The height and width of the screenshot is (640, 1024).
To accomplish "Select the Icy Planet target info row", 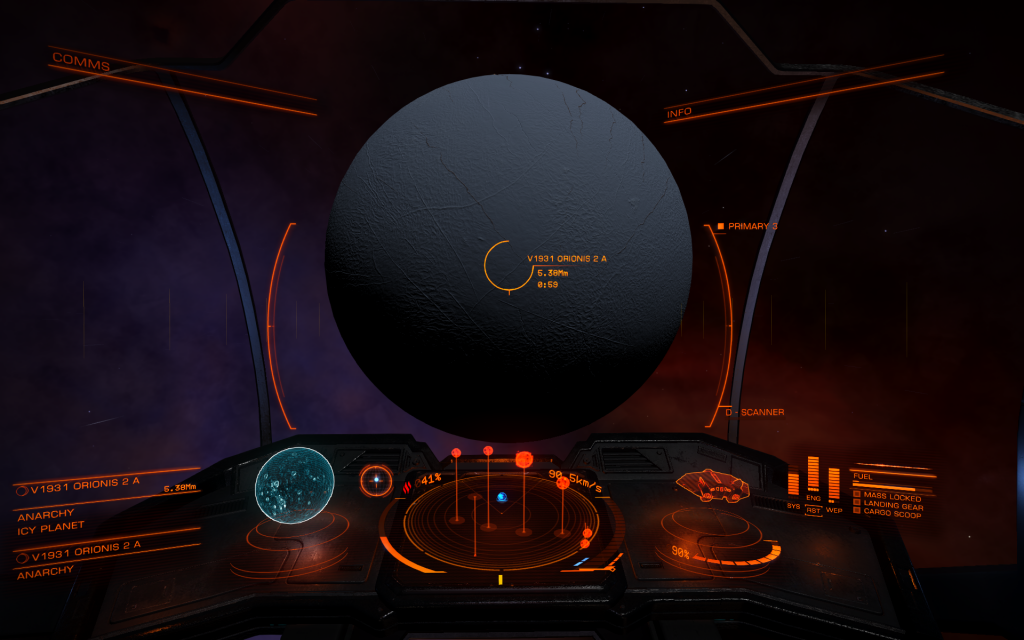I will (50, 526).
